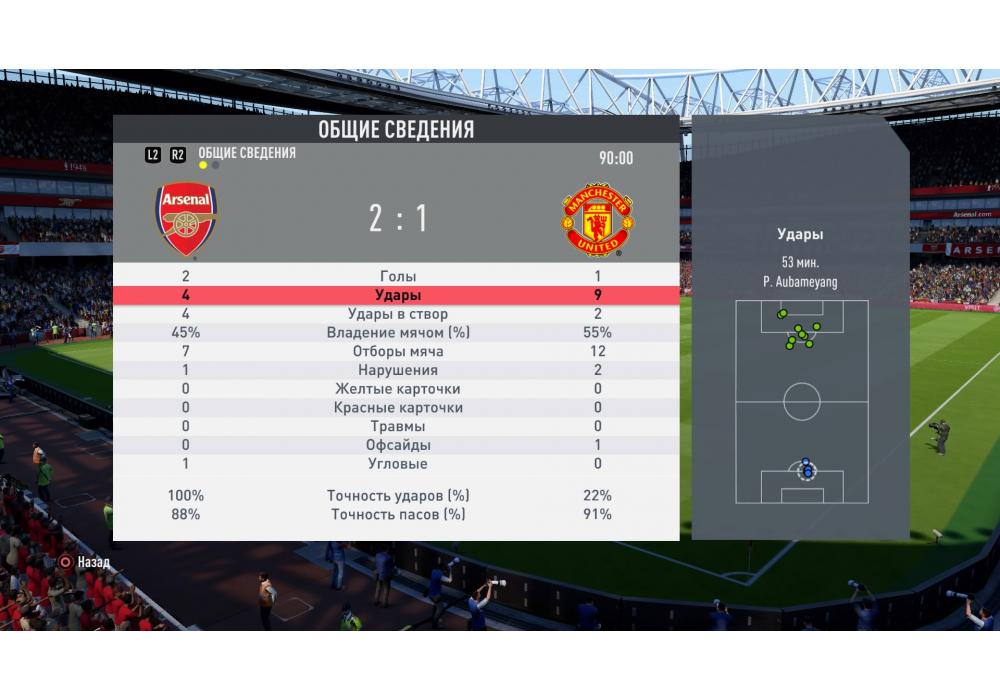Select the Красные карточки row
The image size is (1000, 700).
coord(398,408)
